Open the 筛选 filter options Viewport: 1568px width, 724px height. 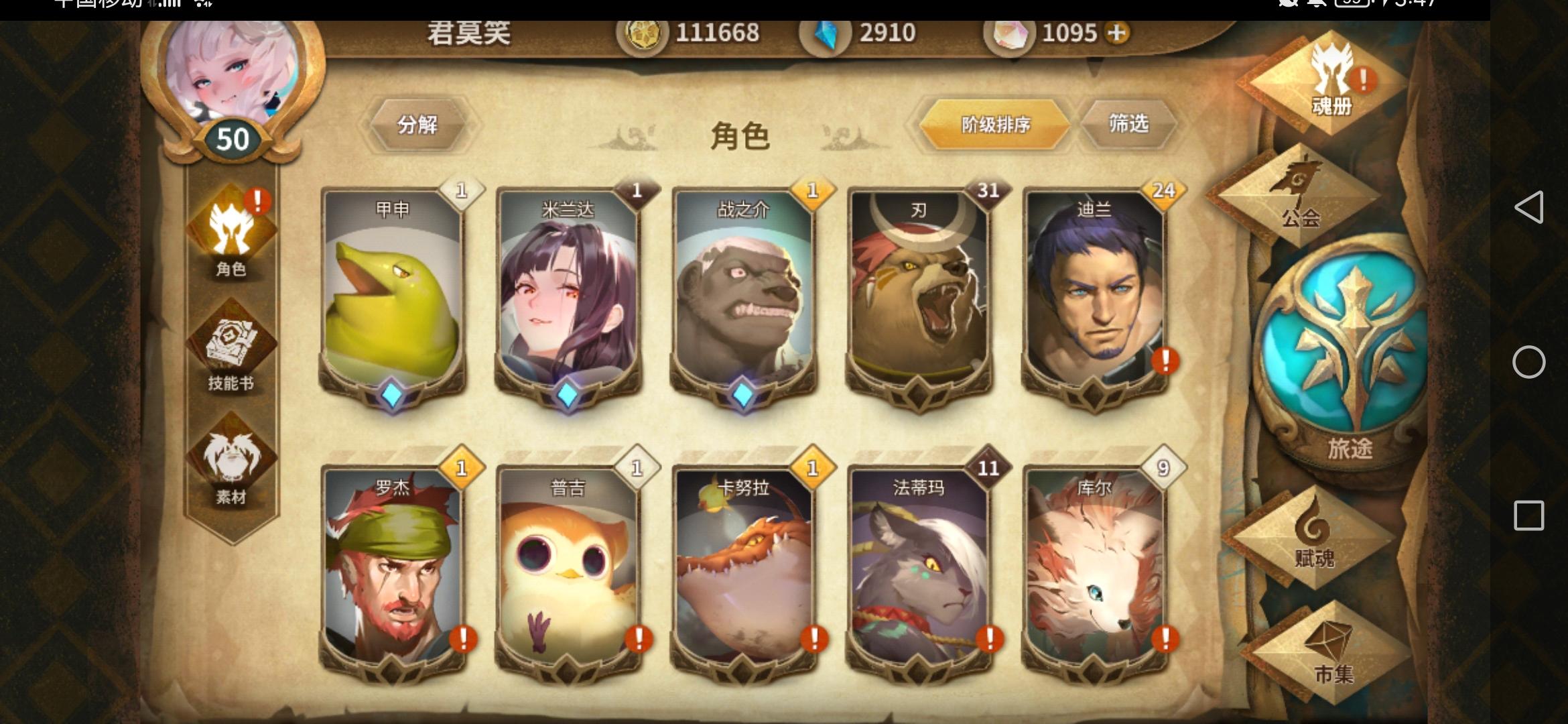[x=1128, y=124]
